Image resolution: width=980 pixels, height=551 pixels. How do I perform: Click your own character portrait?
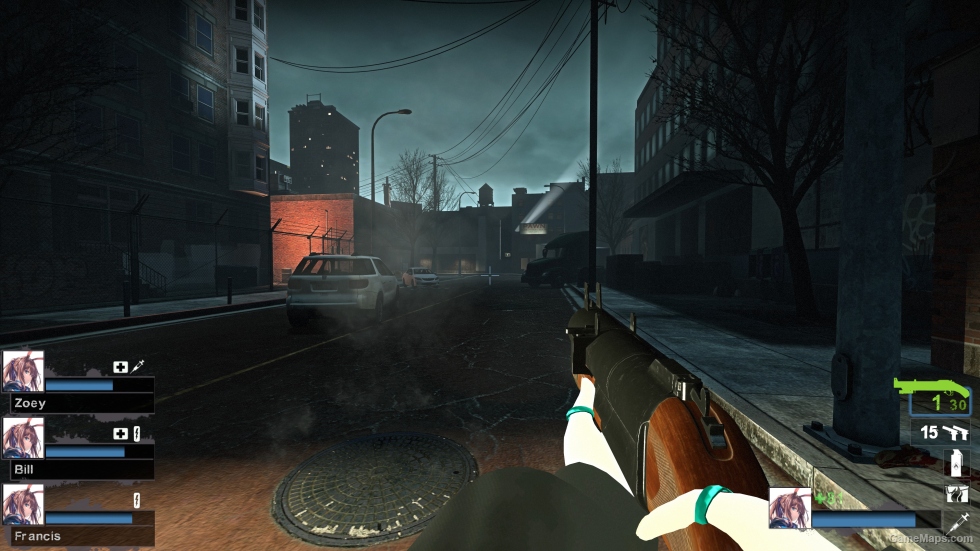tap(789, 508)
